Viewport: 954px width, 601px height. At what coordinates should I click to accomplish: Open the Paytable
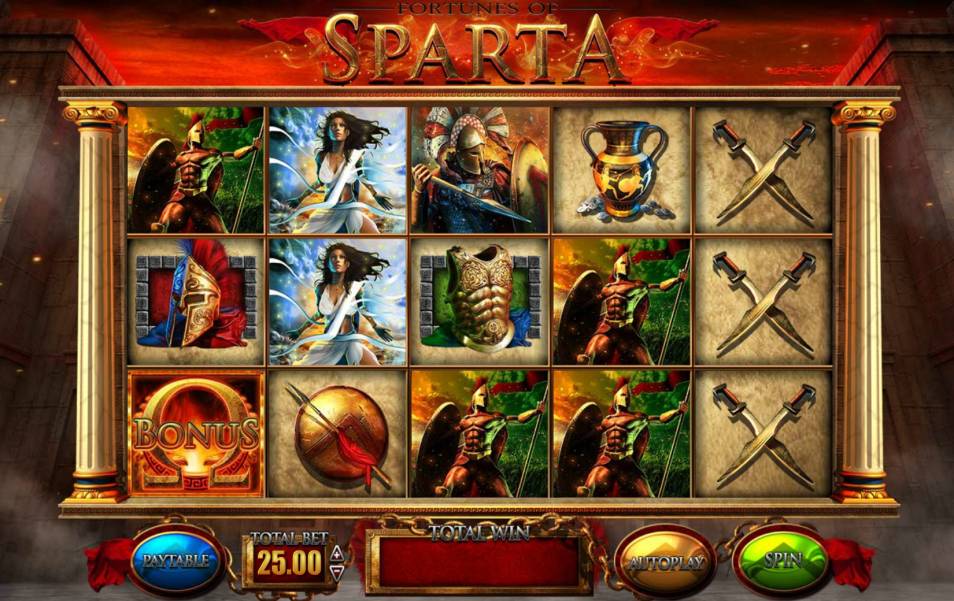tap(176, 560)
